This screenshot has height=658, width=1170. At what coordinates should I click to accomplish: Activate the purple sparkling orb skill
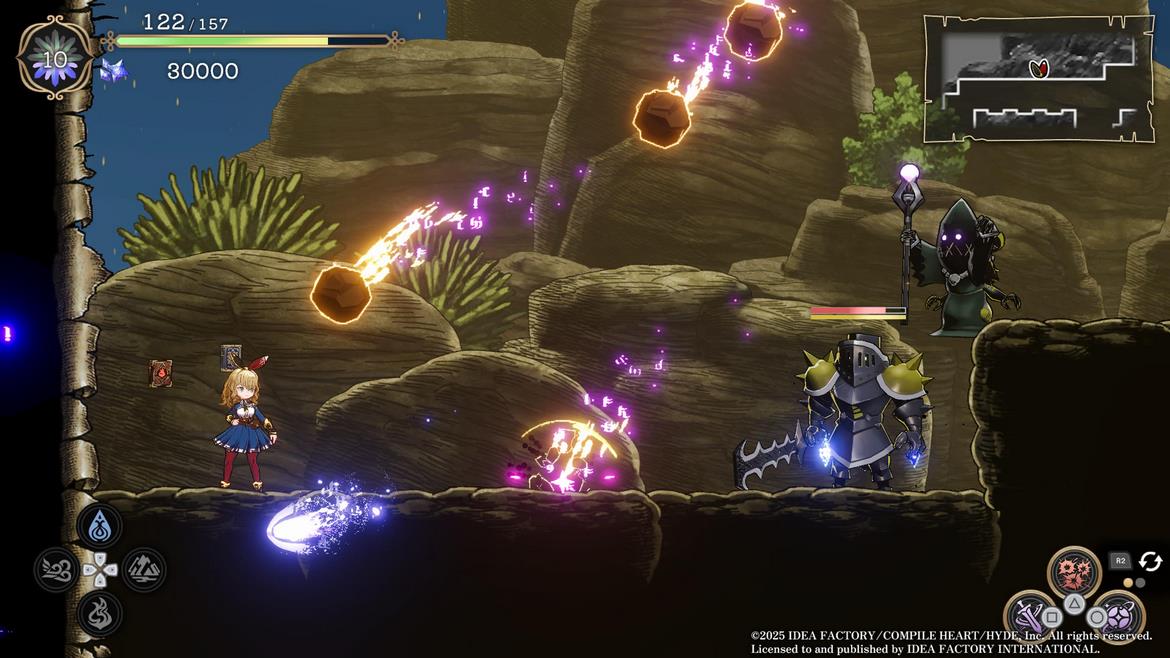pos(1118,615)
